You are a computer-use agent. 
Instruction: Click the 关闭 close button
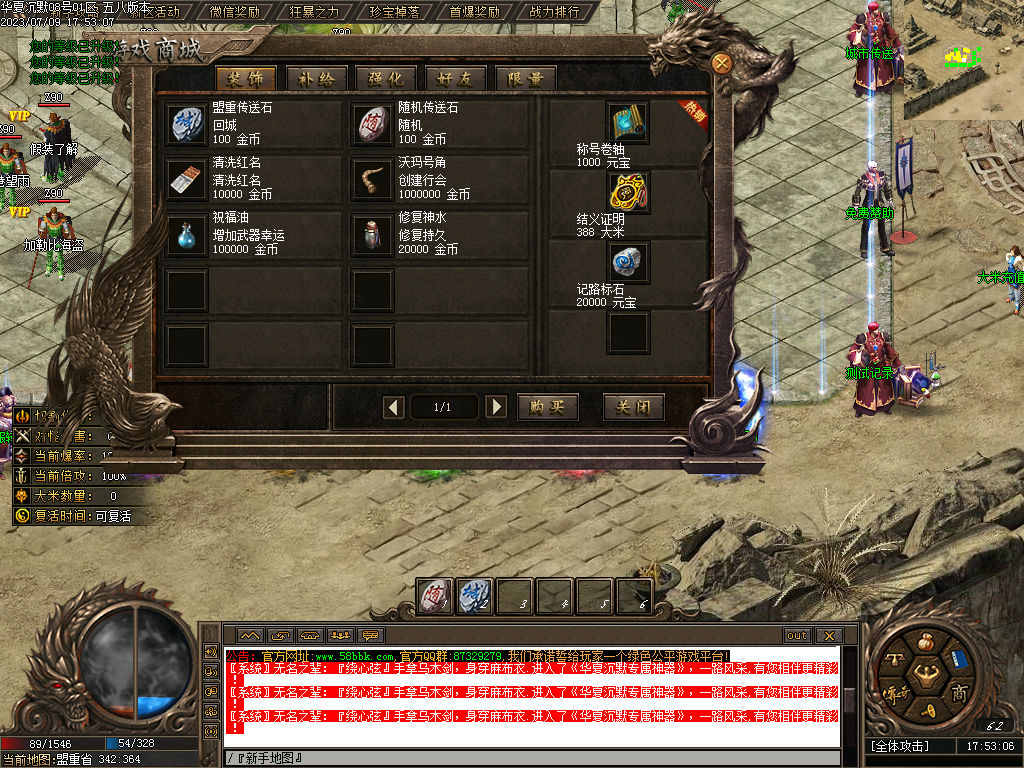[x=633, y=407]
